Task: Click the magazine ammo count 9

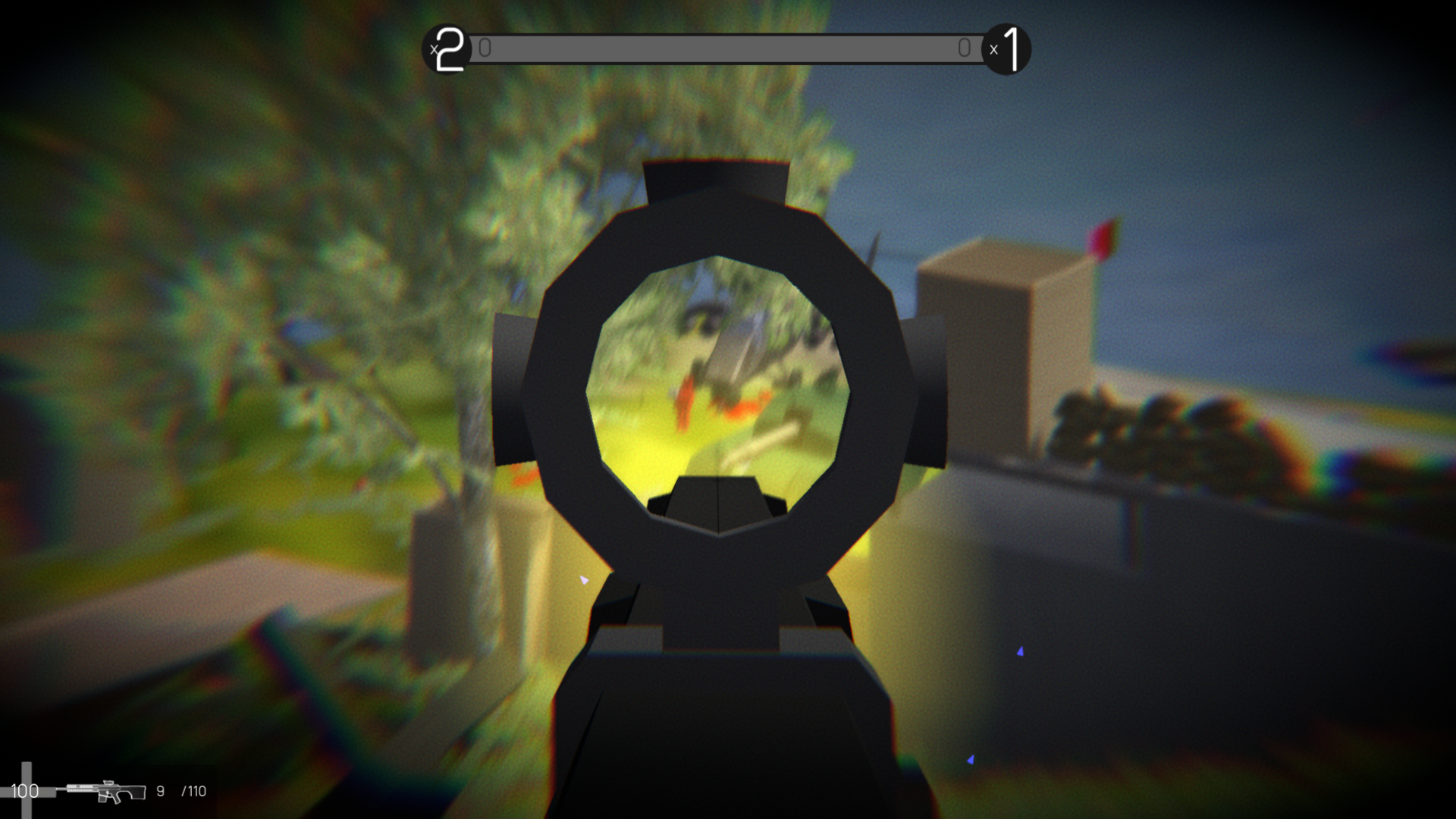Action: pos(159,792)
